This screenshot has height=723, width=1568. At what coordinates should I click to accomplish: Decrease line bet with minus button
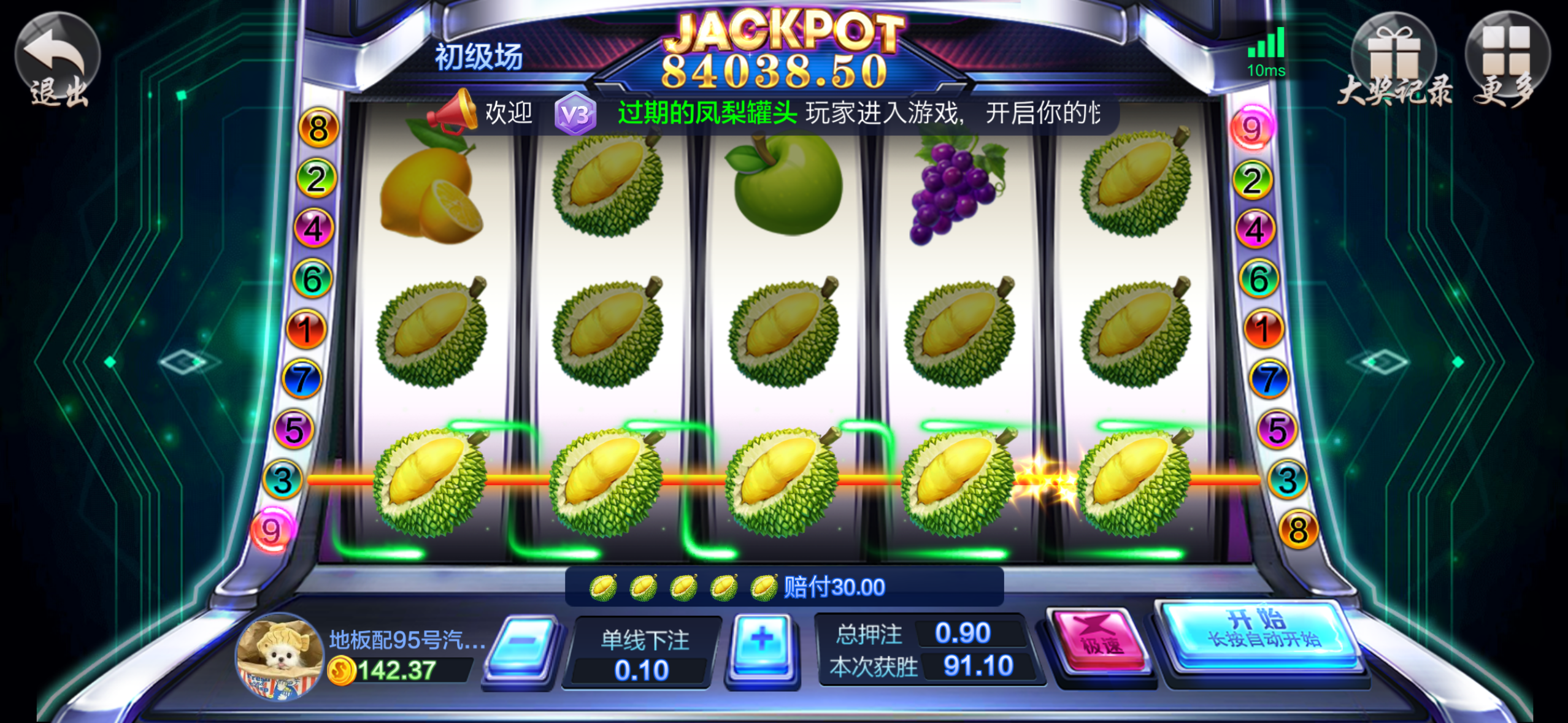tap(523, 646)
